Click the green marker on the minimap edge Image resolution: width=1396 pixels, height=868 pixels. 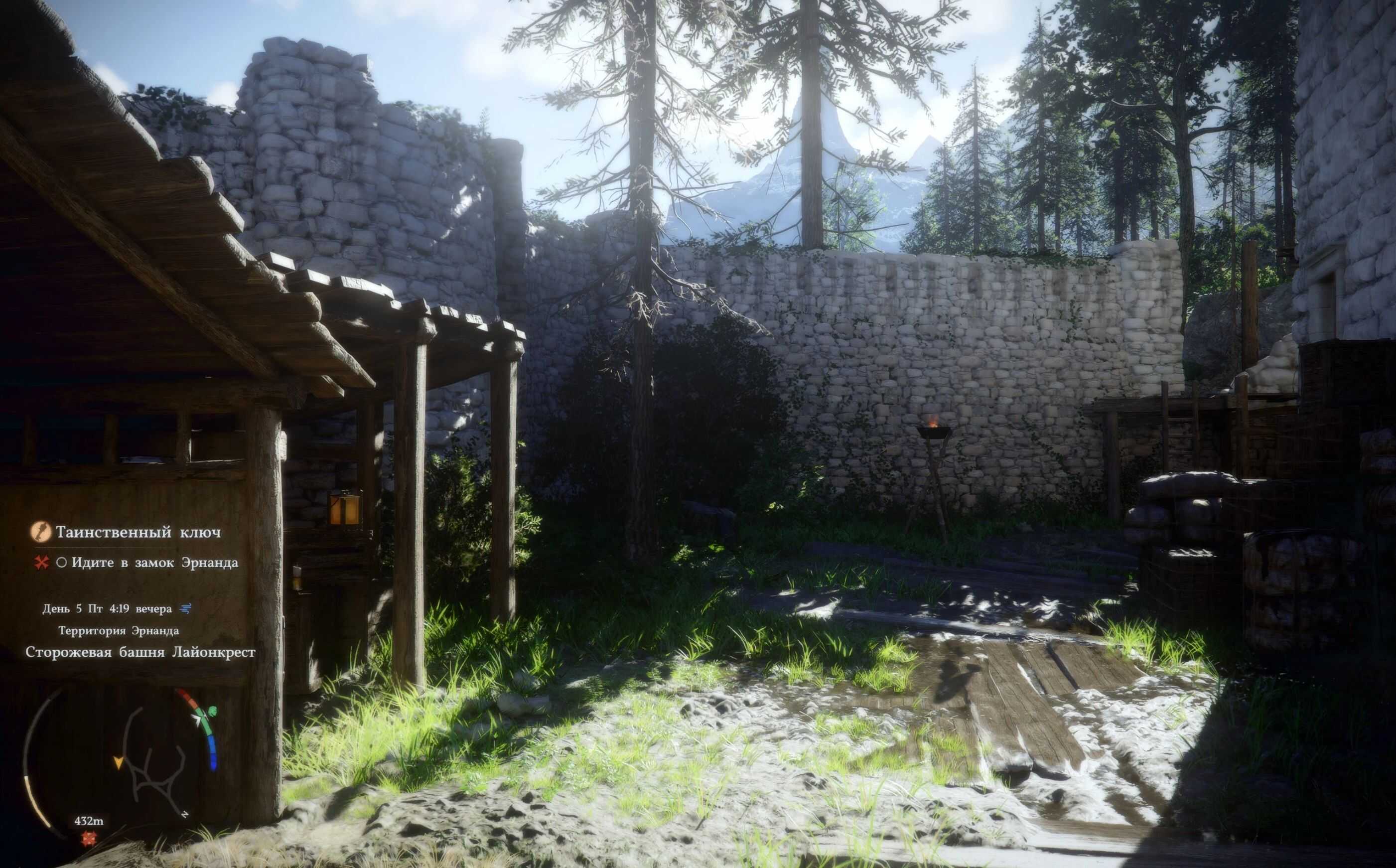(x=212, y=713)
